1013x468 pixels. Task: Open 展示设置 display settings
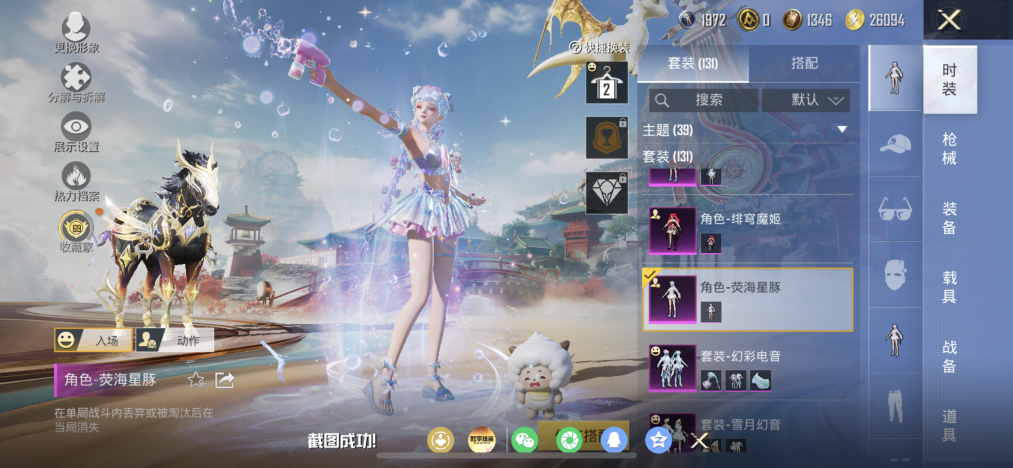click(x=76, y=131)
